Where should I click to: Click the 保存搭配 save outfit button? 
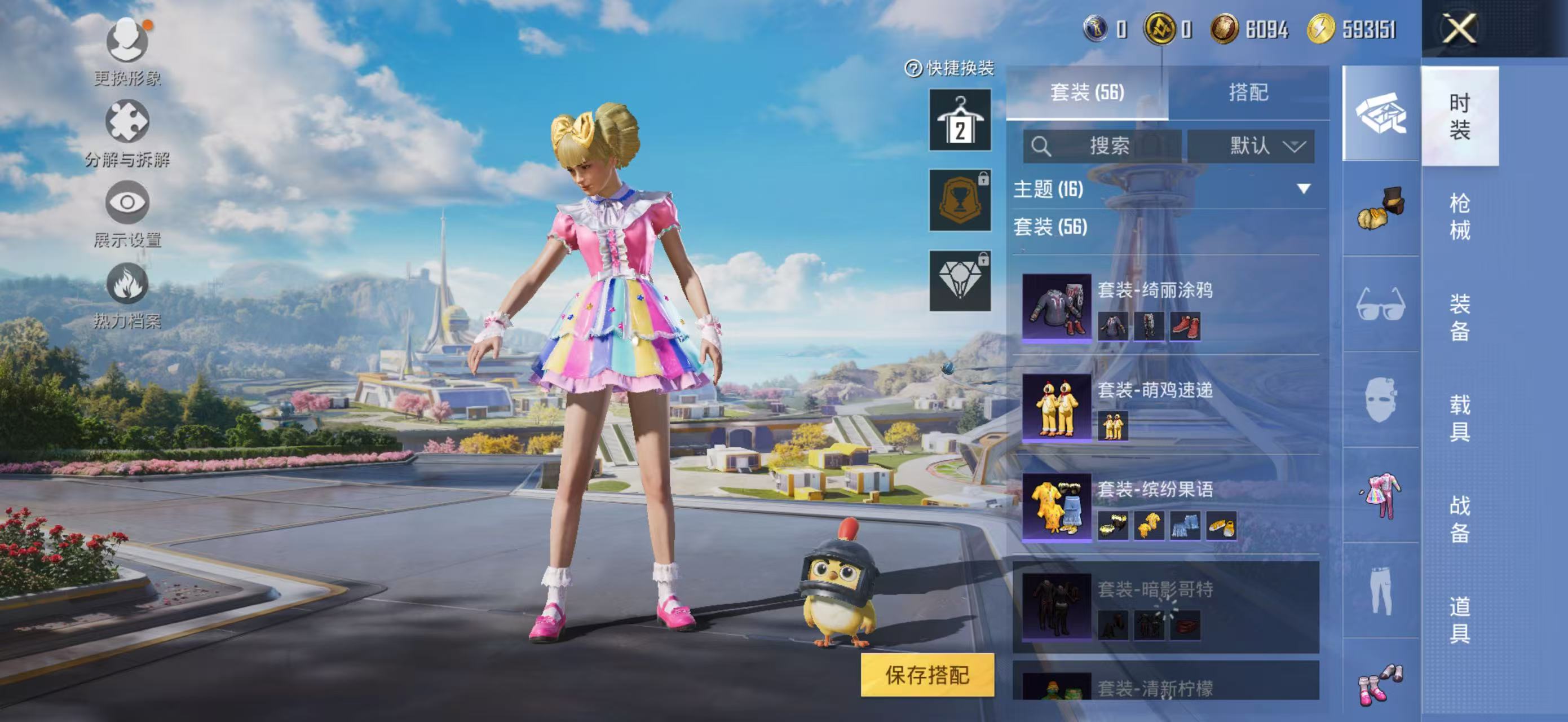[926, 675]
